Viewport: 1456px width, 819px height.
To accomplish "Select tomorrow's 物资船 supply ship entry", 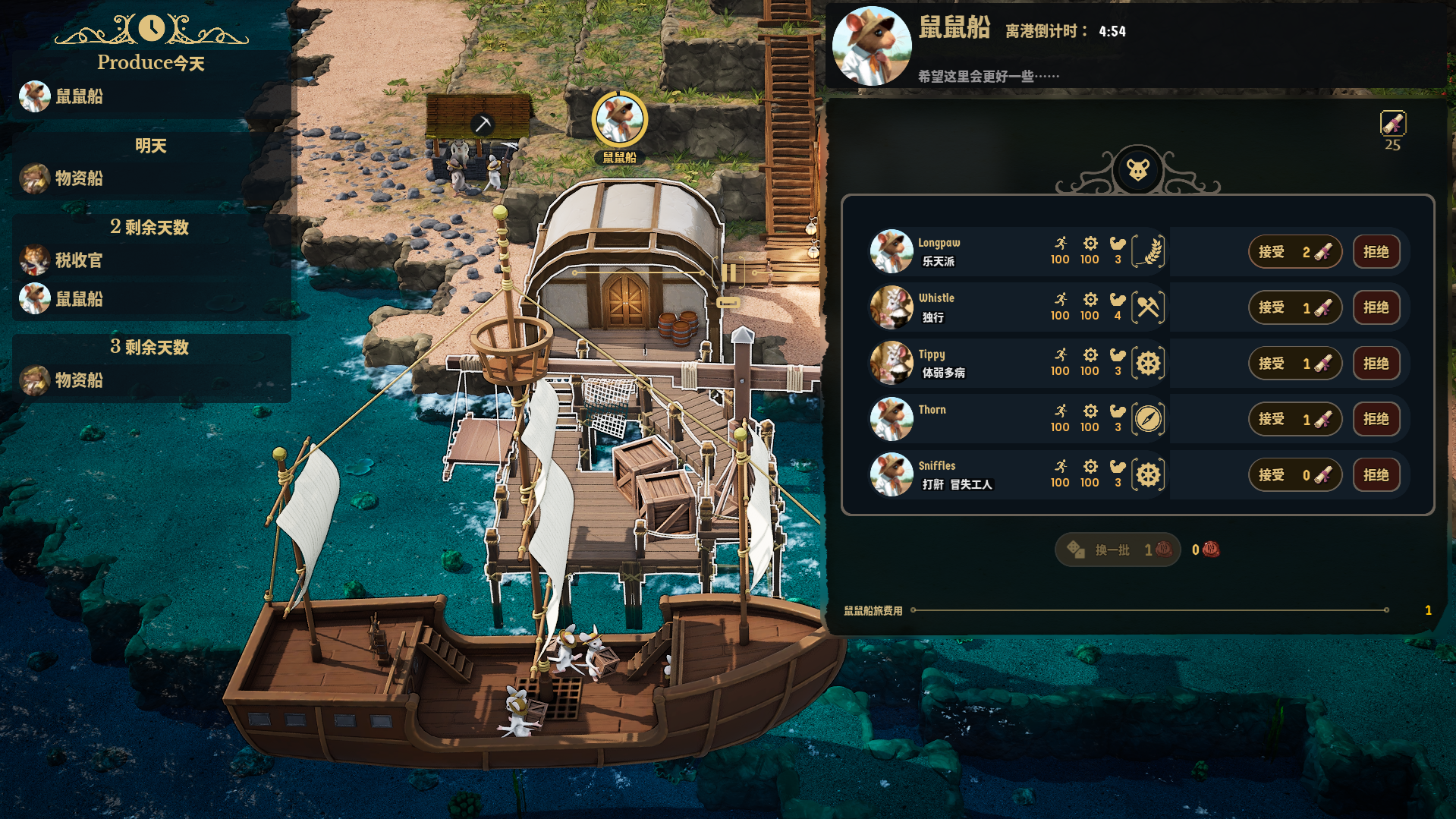I will (x=79, y=178).
